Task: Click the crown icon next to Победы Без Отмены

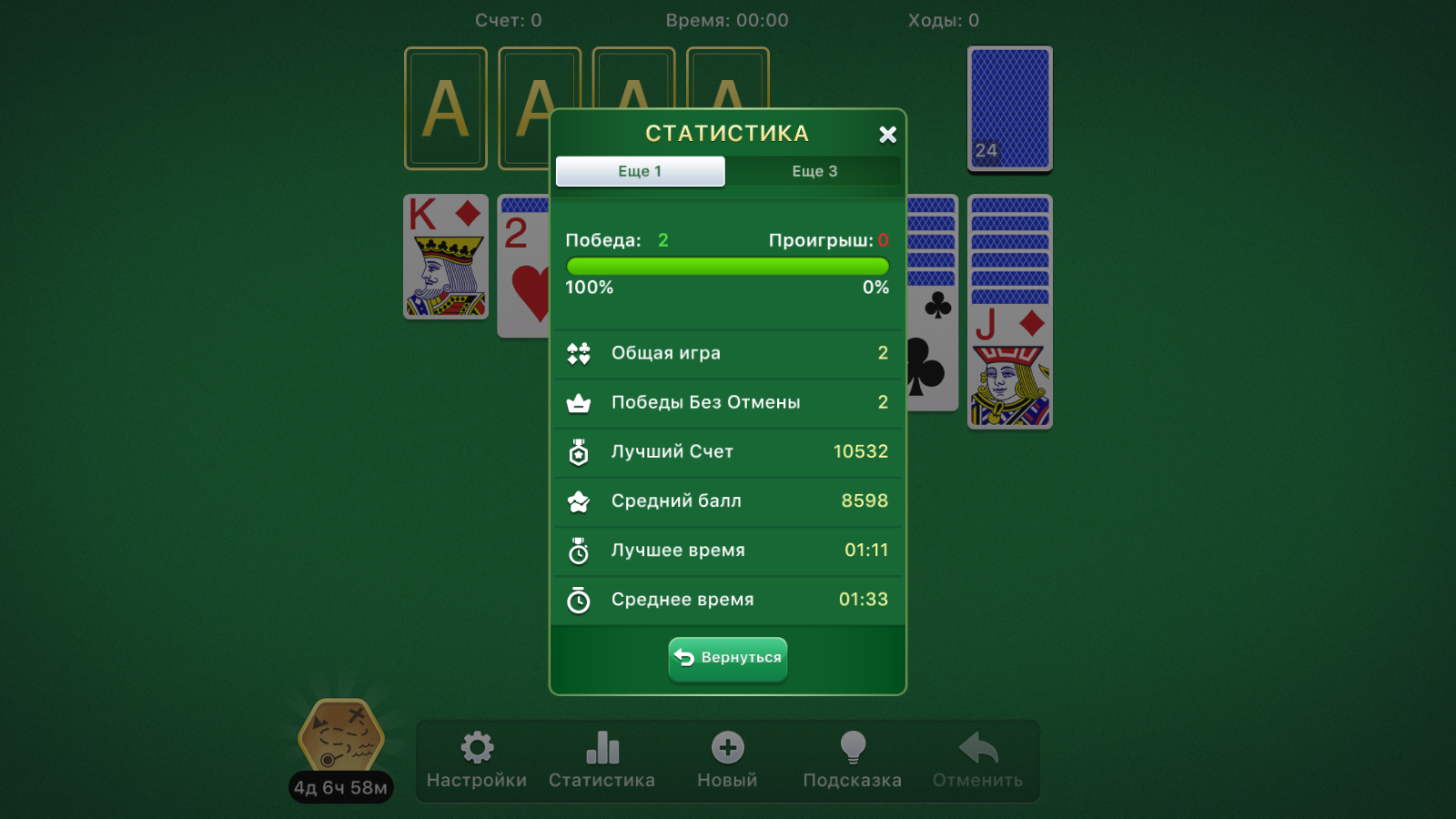Action: coord(580,402)
